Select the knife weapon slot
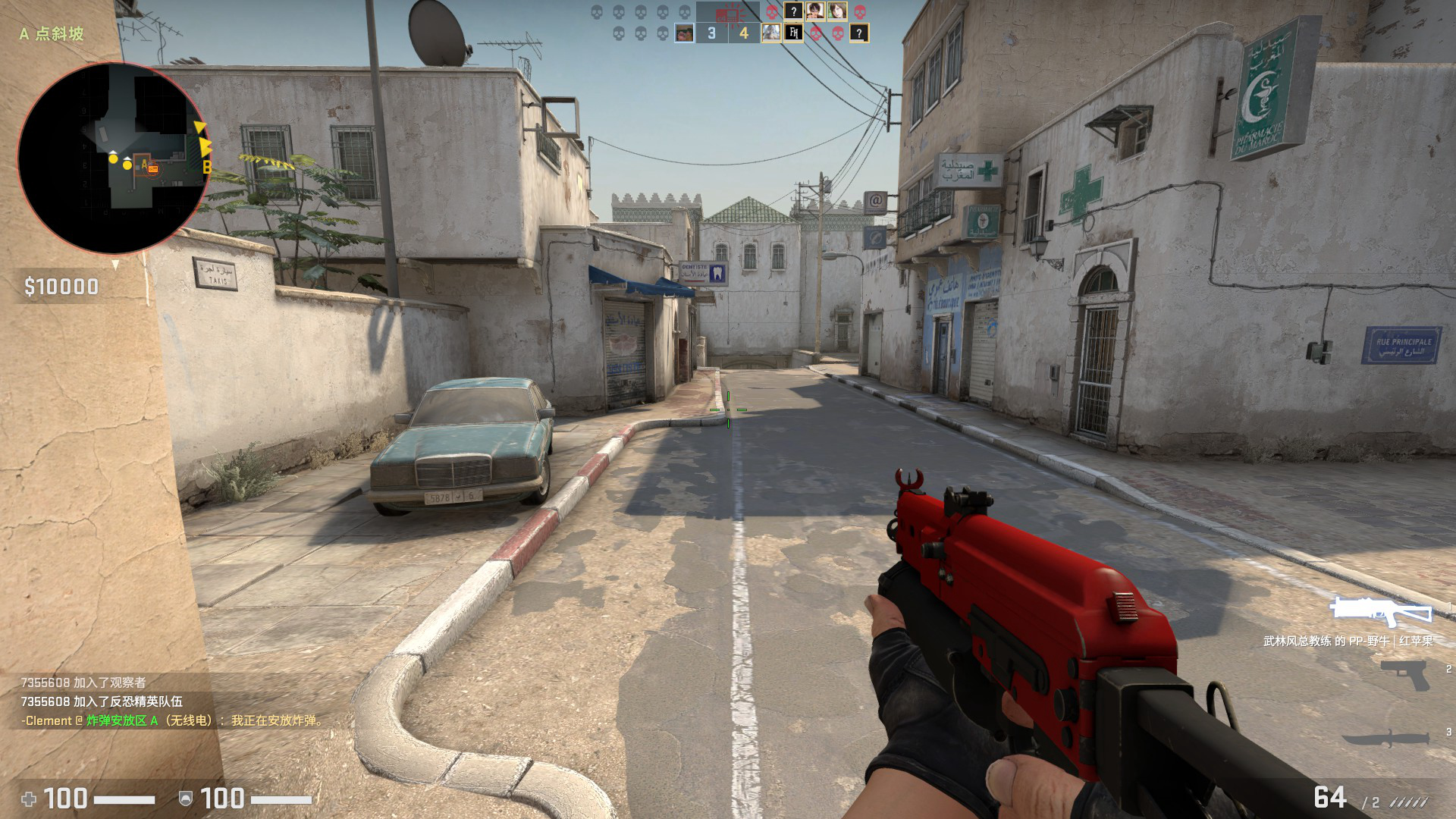The width and height of the screenshot is (1456, 819). pyautogui.click(x=1386, y=739)
